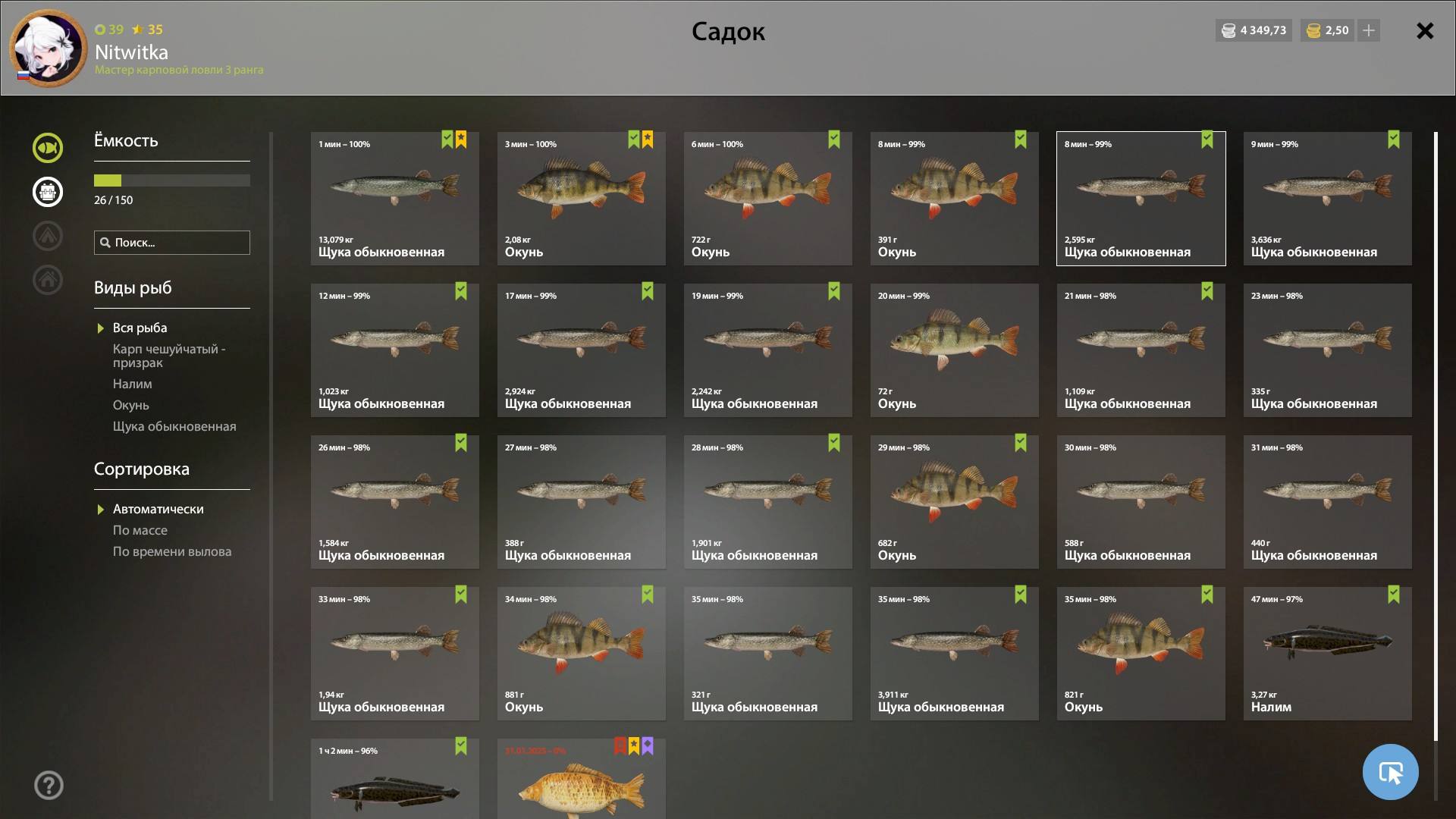Sort fish По времени вылова
1456x819 pixels.
tap(172, 552)
